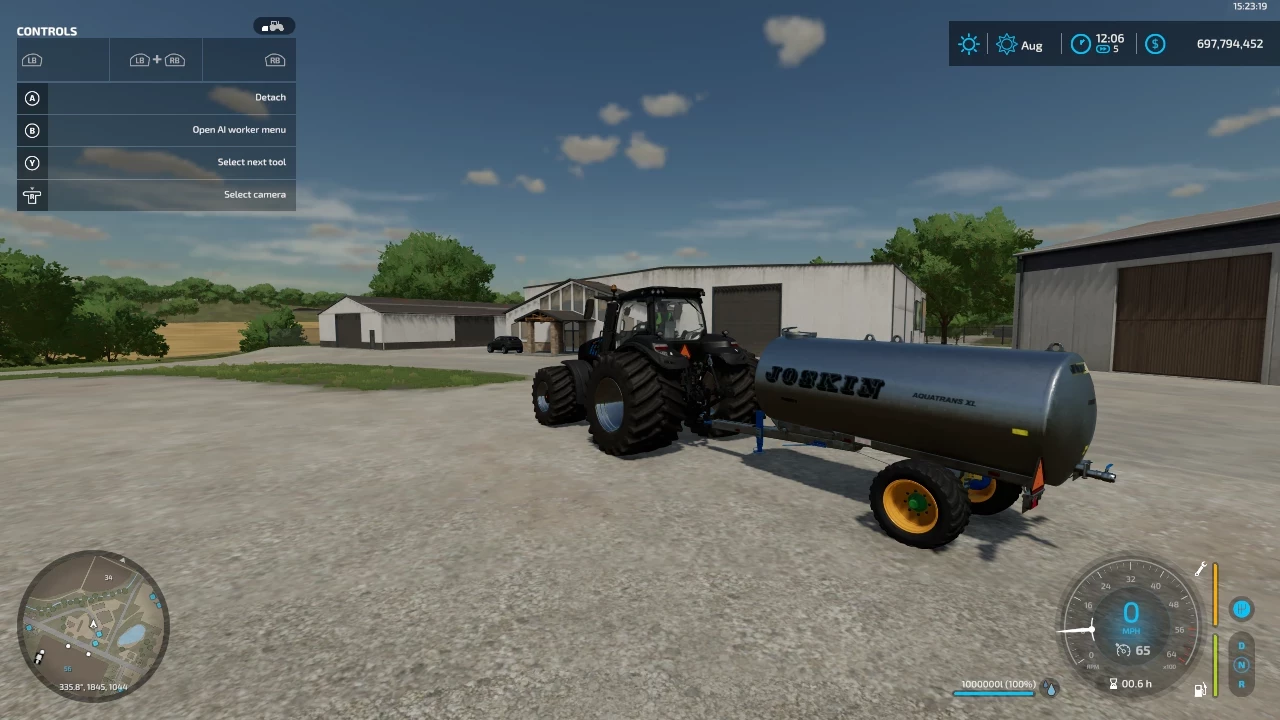Engage reverse with the R indicator
The width and height of the screenshot is (1280, 720).
(1241, 684)
